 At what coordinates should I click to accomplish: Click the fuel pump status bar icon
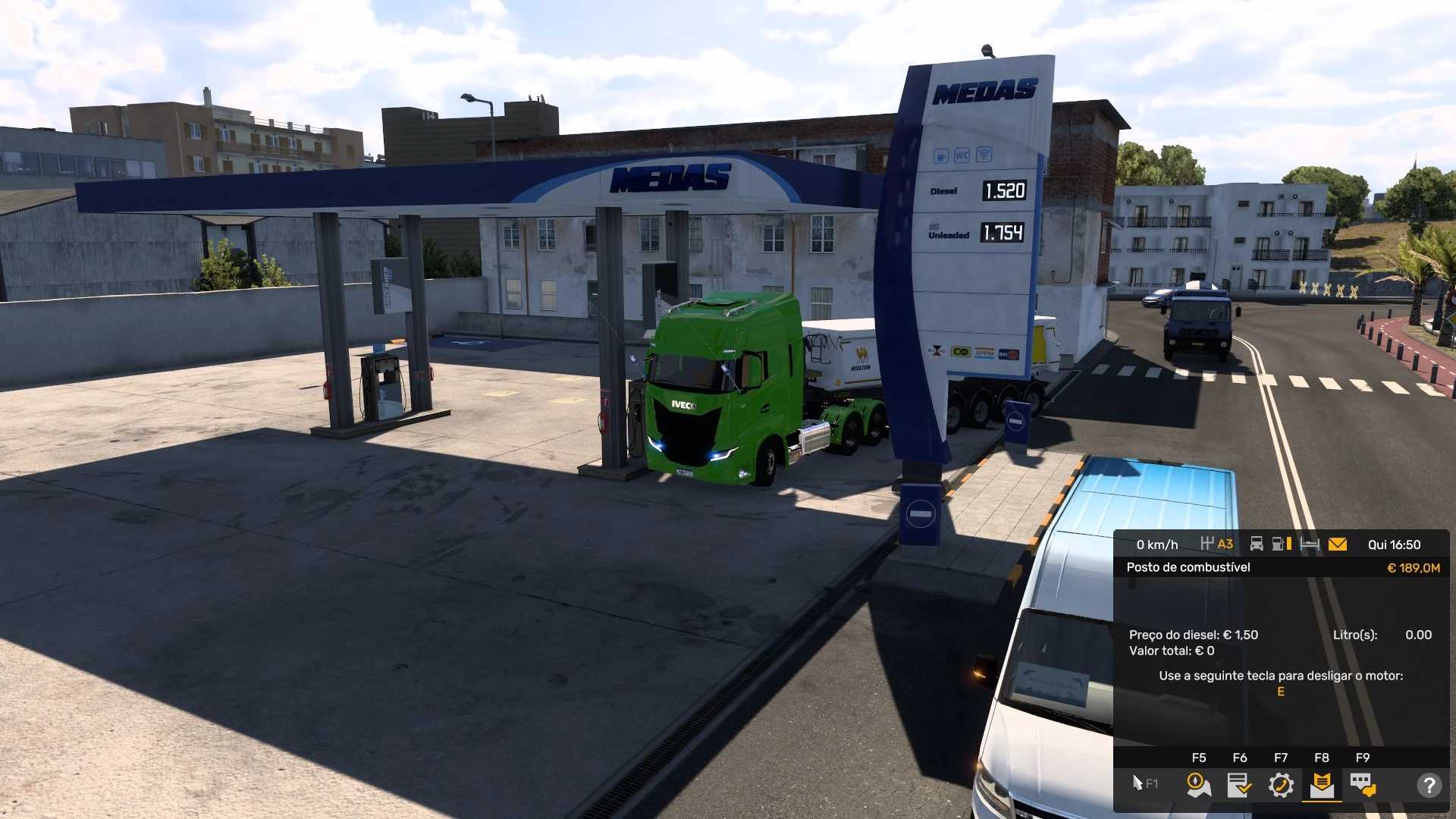(1278, 544)
